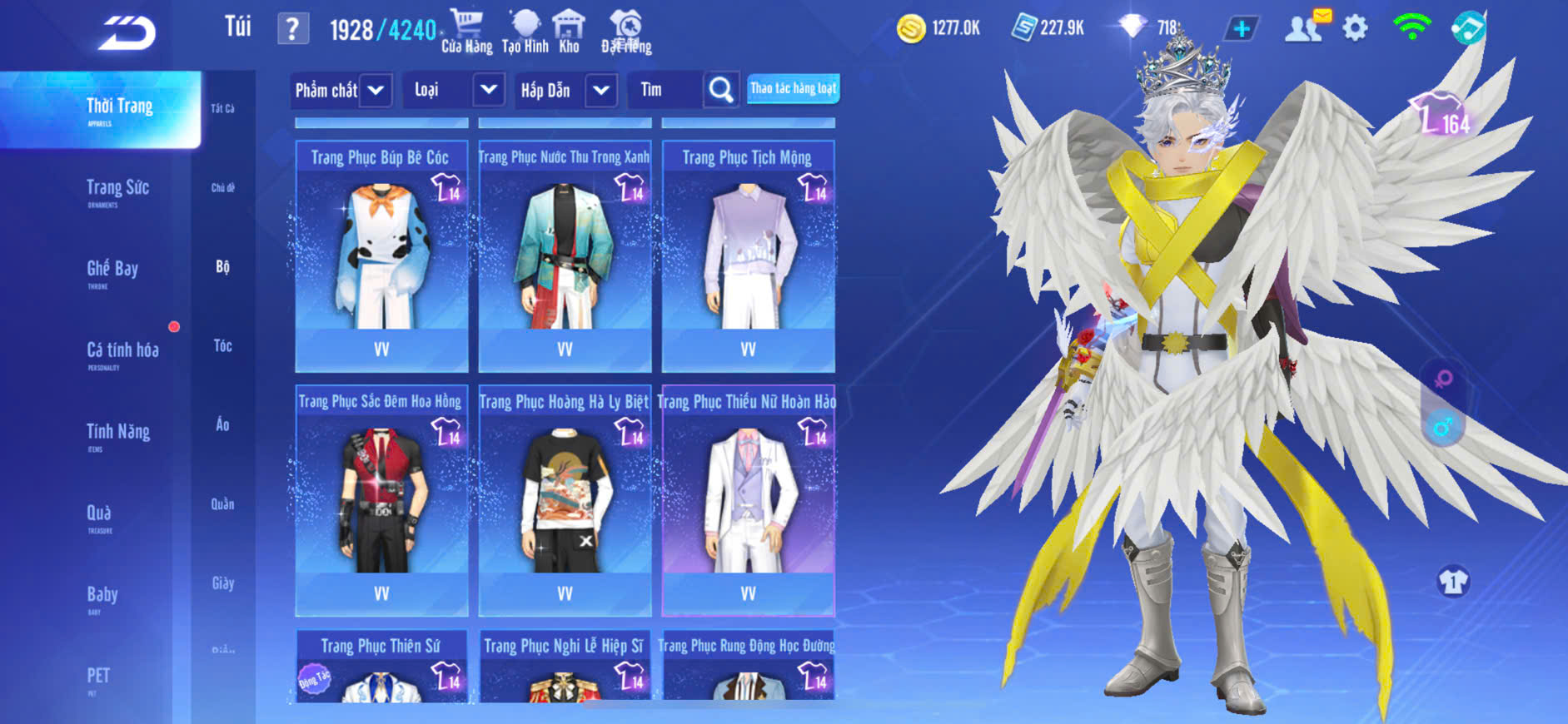Open the Cá tính hóa tab
The height and width of the screenshot is (724, 1568).
122,351
